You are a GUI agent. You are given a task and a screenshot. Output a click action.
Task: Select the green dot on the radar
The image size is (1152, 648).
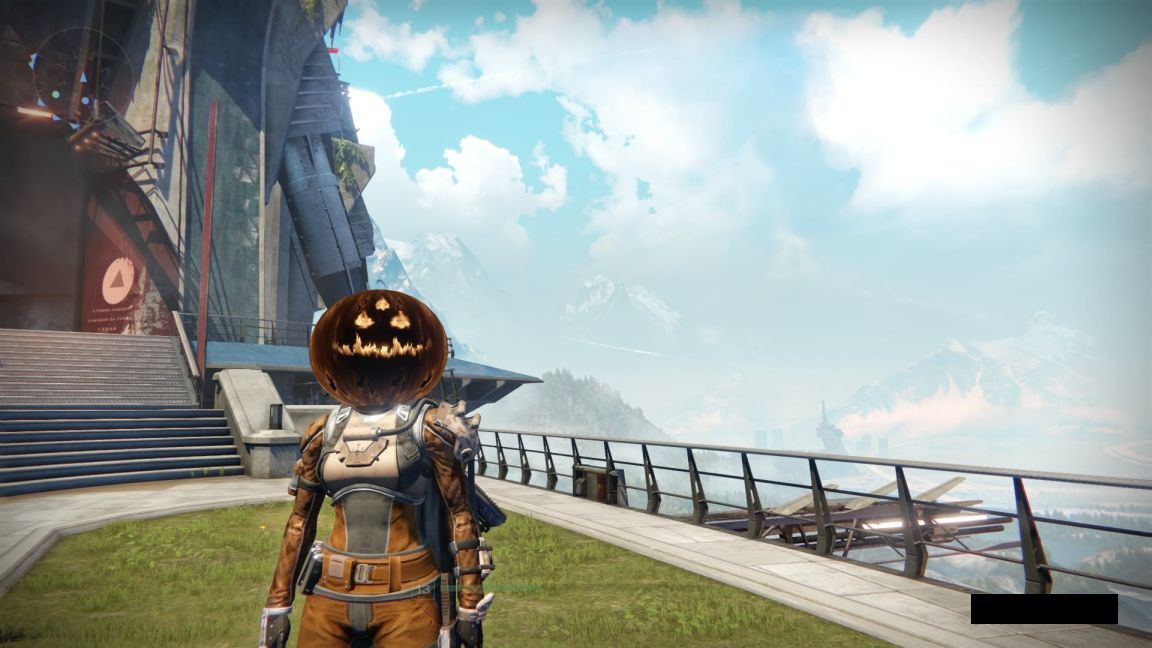coord(56,95)
